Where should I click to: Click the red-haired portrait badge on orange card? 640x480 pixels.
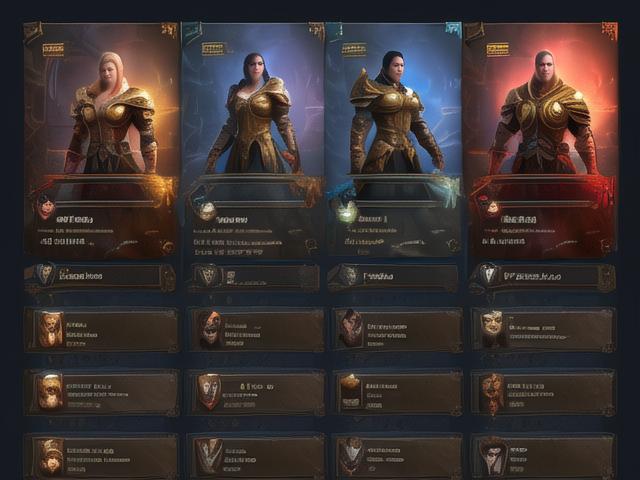(46, 207)
